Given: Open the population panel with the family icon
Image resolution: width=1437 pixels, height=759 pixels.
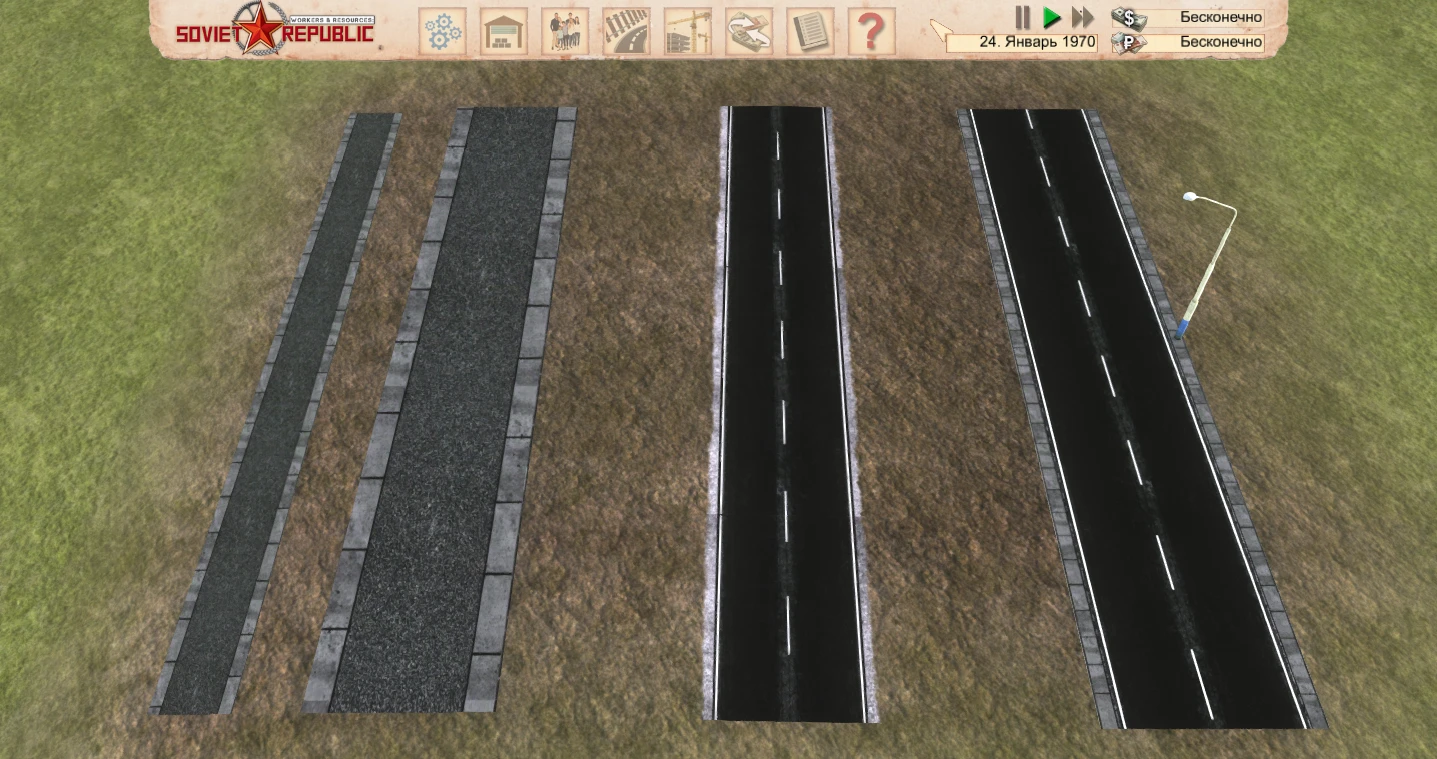Looking at the screenshot, I should point(565,31).
